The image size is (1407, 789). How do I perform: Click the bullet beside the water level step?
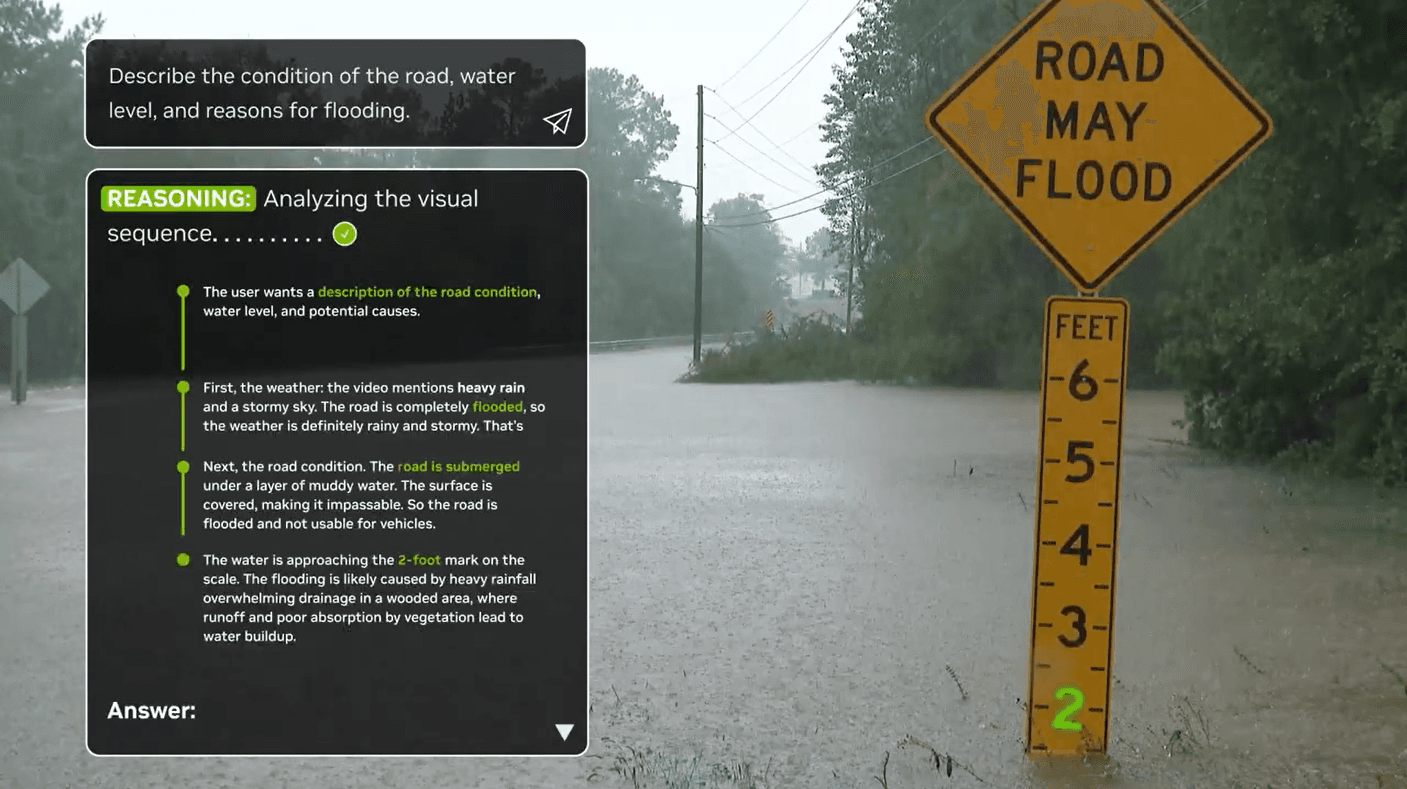click(183, 560)
